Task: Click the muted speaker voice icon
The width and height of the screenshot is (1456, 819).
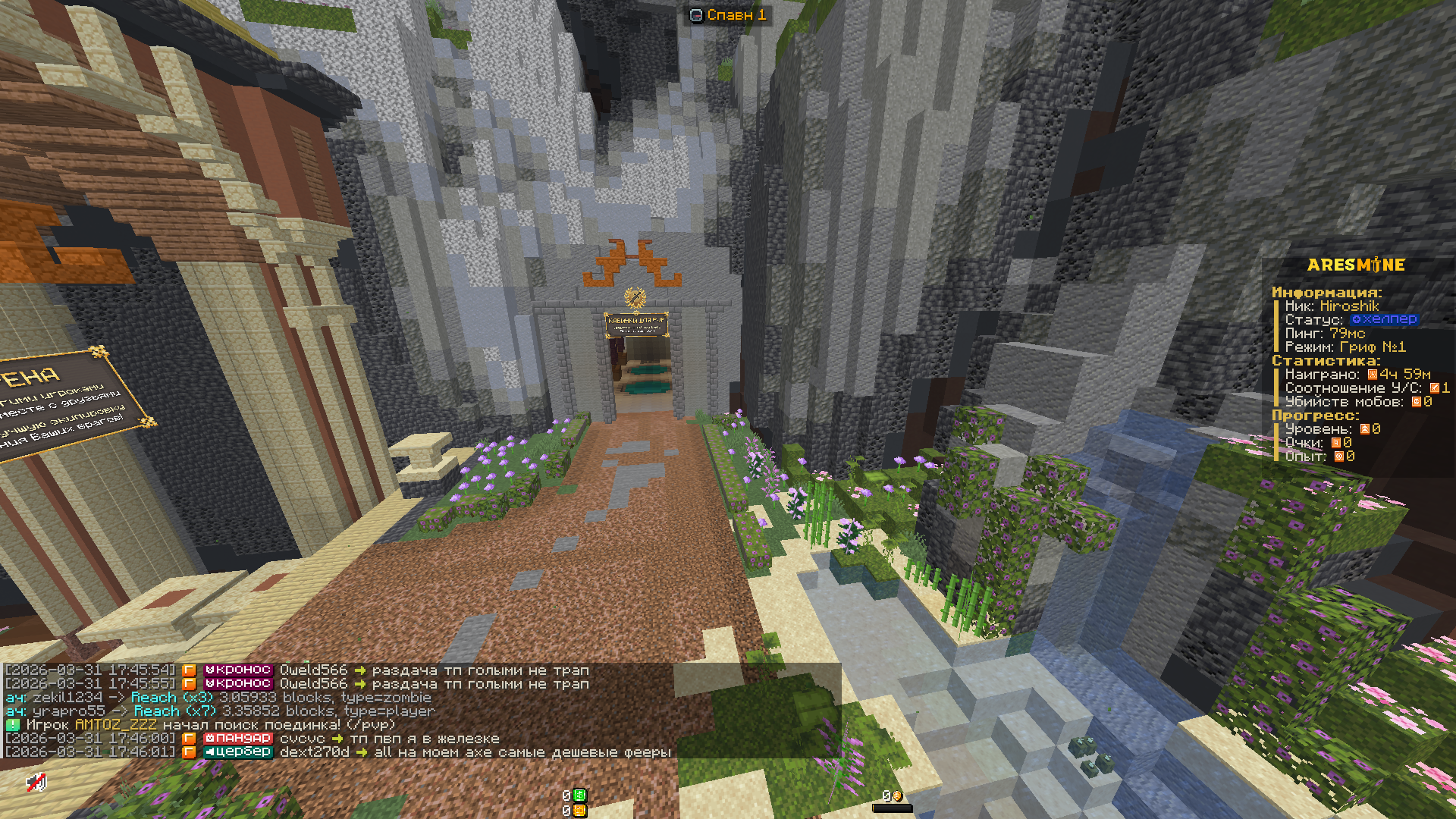Action: tap(36, 782)
